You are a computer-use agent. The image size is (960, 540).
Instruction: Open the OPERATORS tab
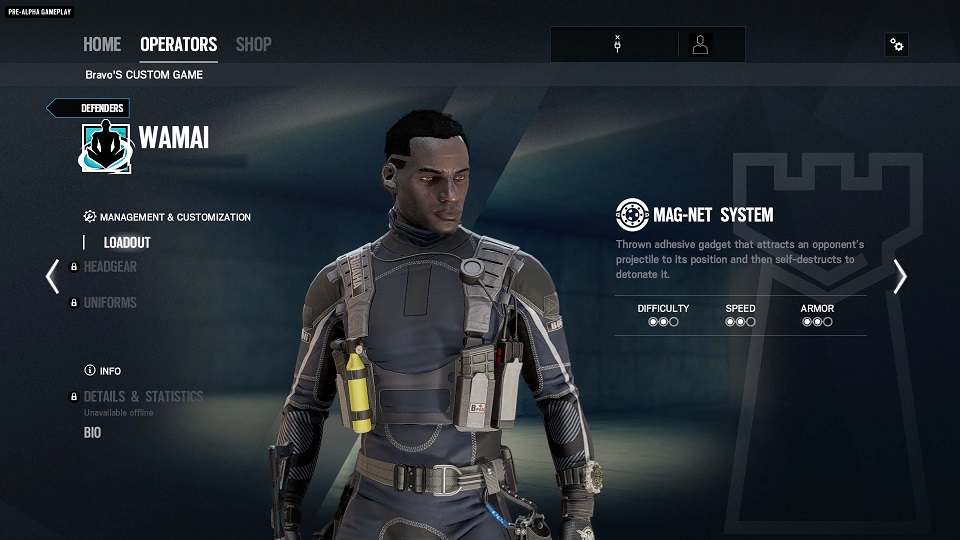click(x=178, y=44)
